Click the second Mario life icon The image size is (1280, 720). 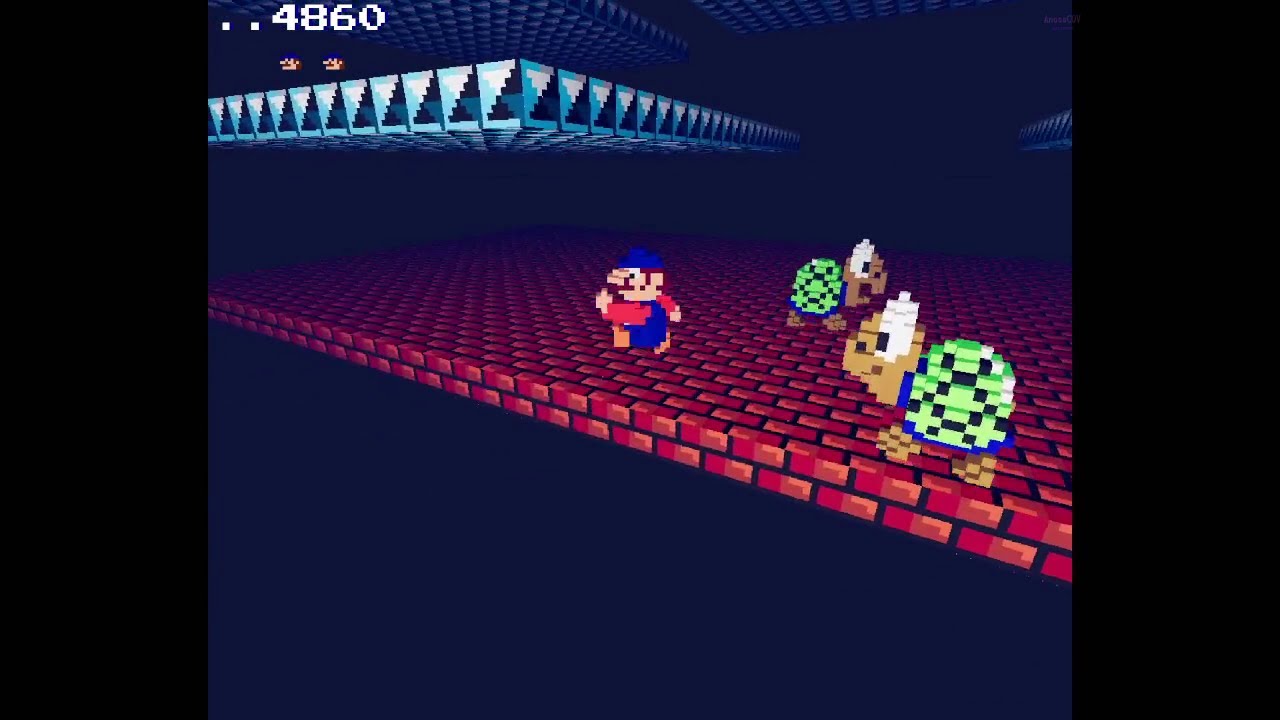[331, 61]
